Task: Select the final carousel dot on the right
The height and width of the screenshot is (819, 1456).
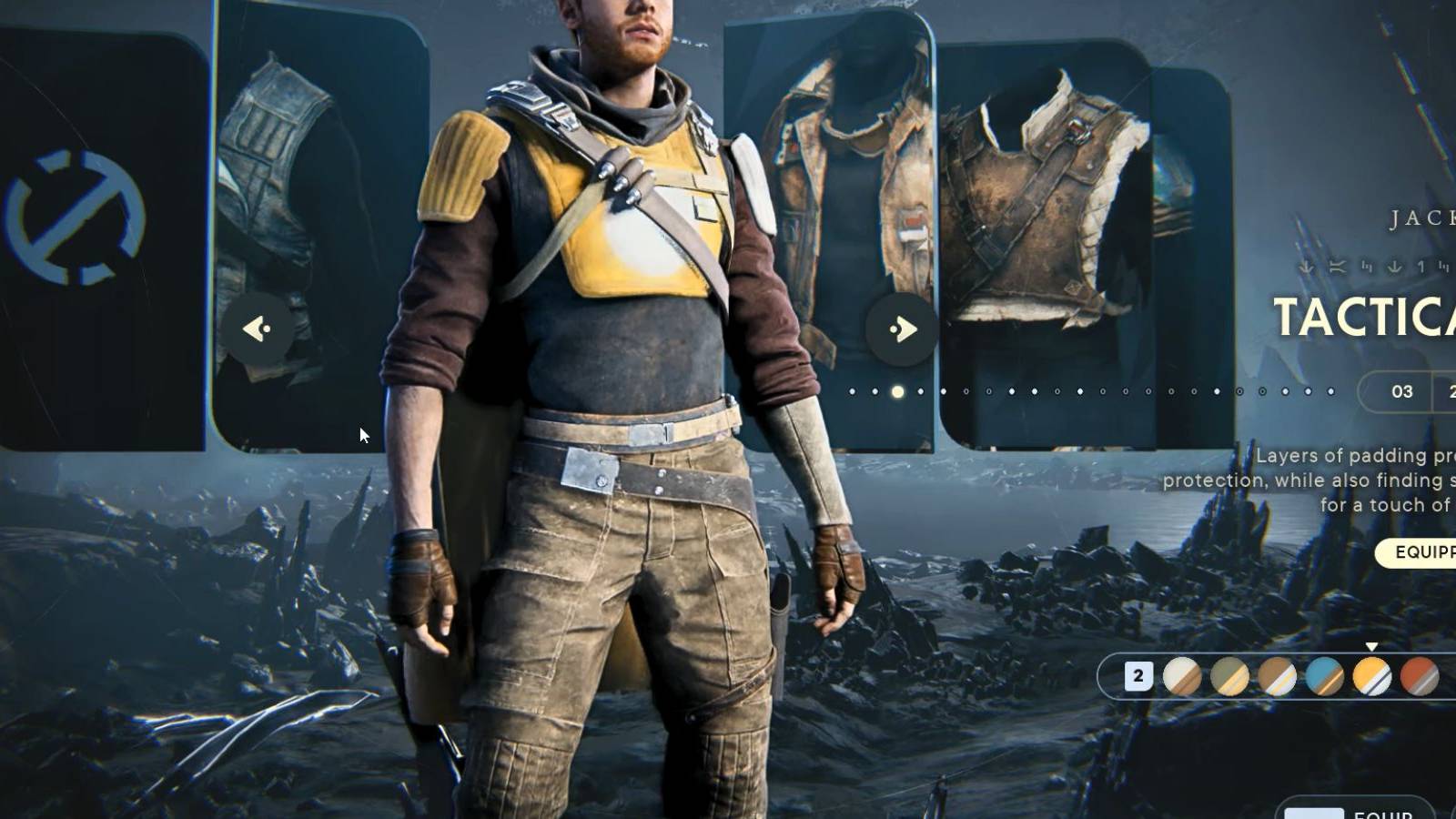Action: click(1330, 391)
